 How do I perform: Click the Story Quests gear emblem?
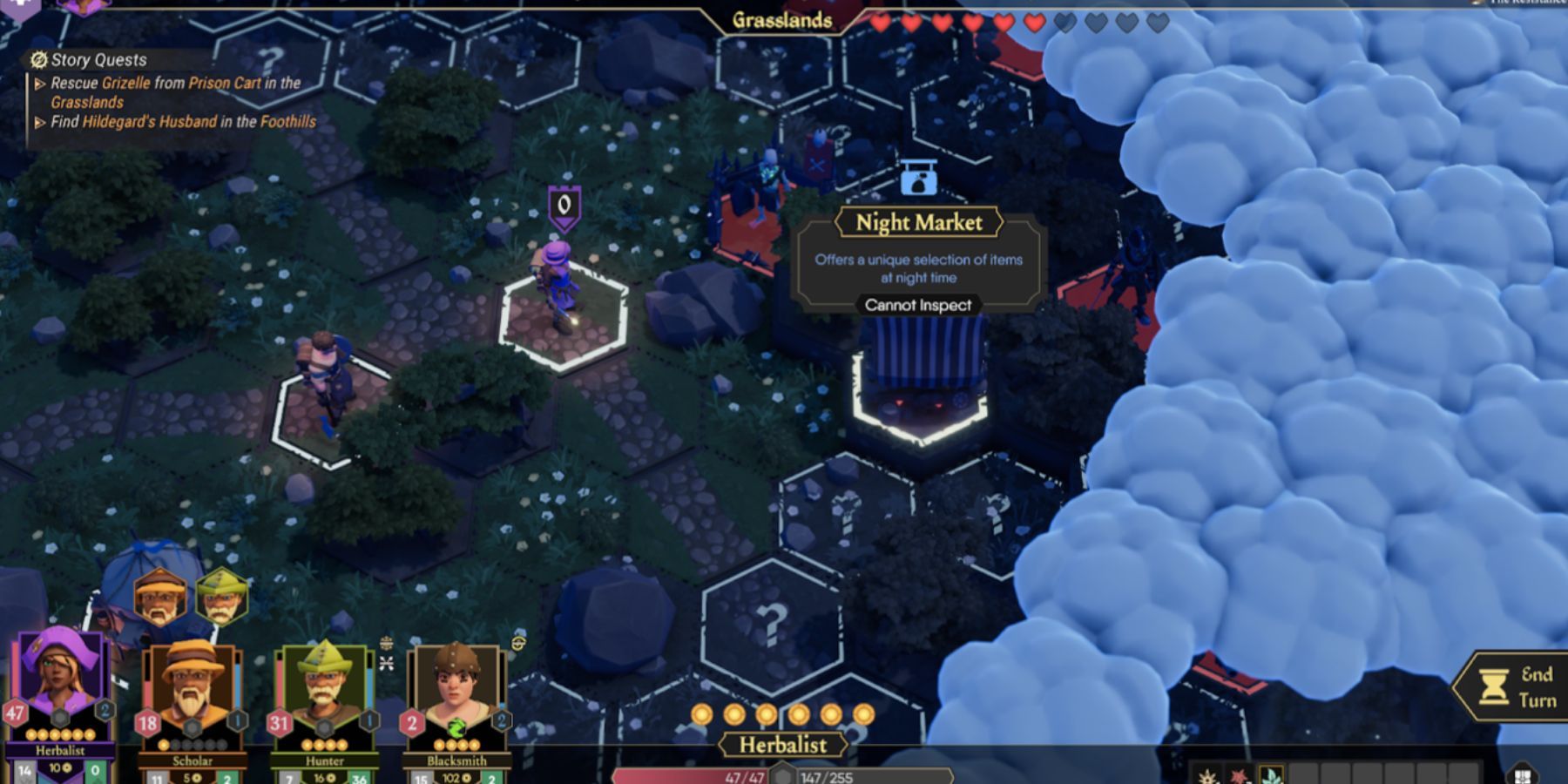point(37,60)
